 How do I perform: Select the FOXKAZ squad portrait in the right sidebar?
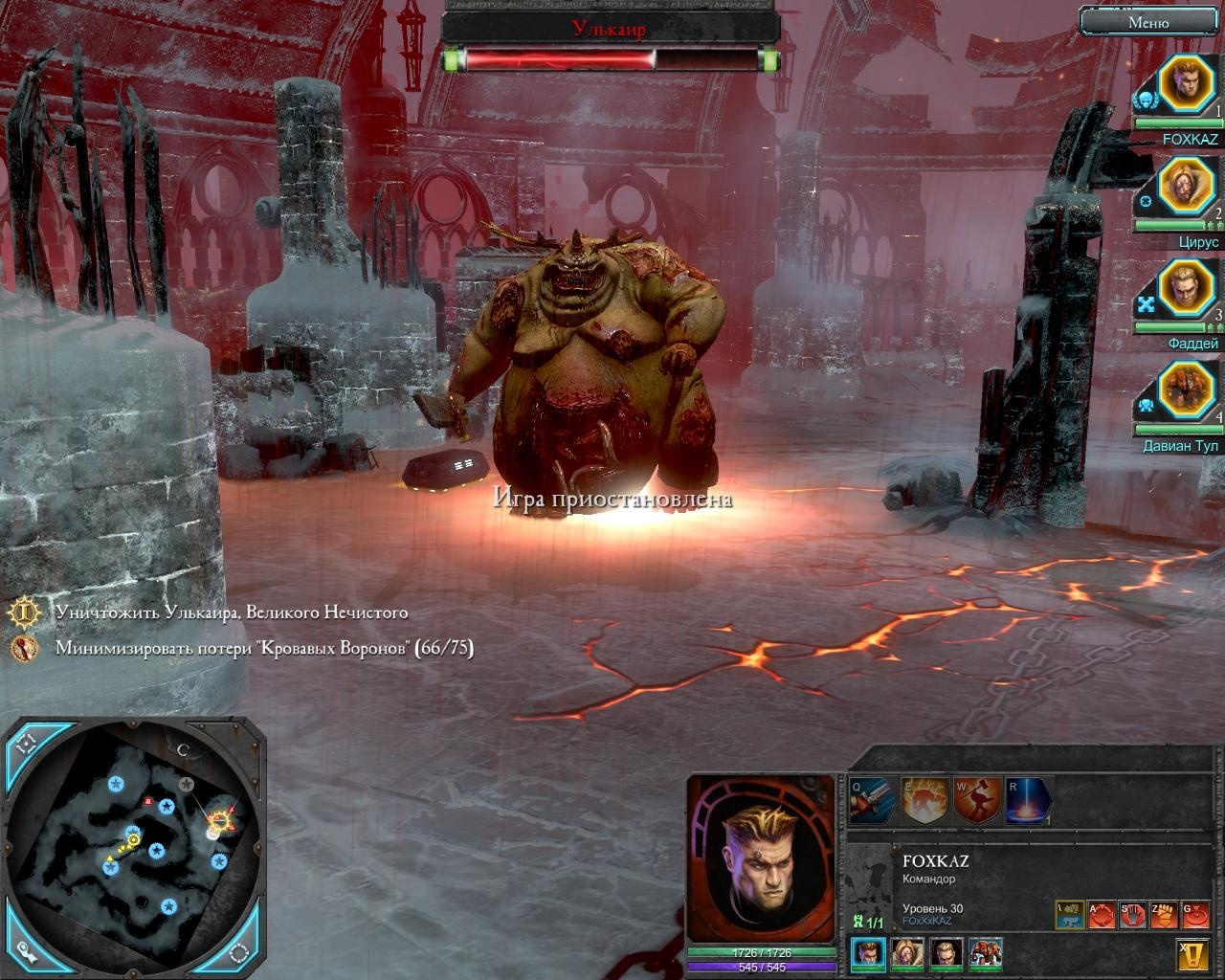click(x=1187, y=86)
